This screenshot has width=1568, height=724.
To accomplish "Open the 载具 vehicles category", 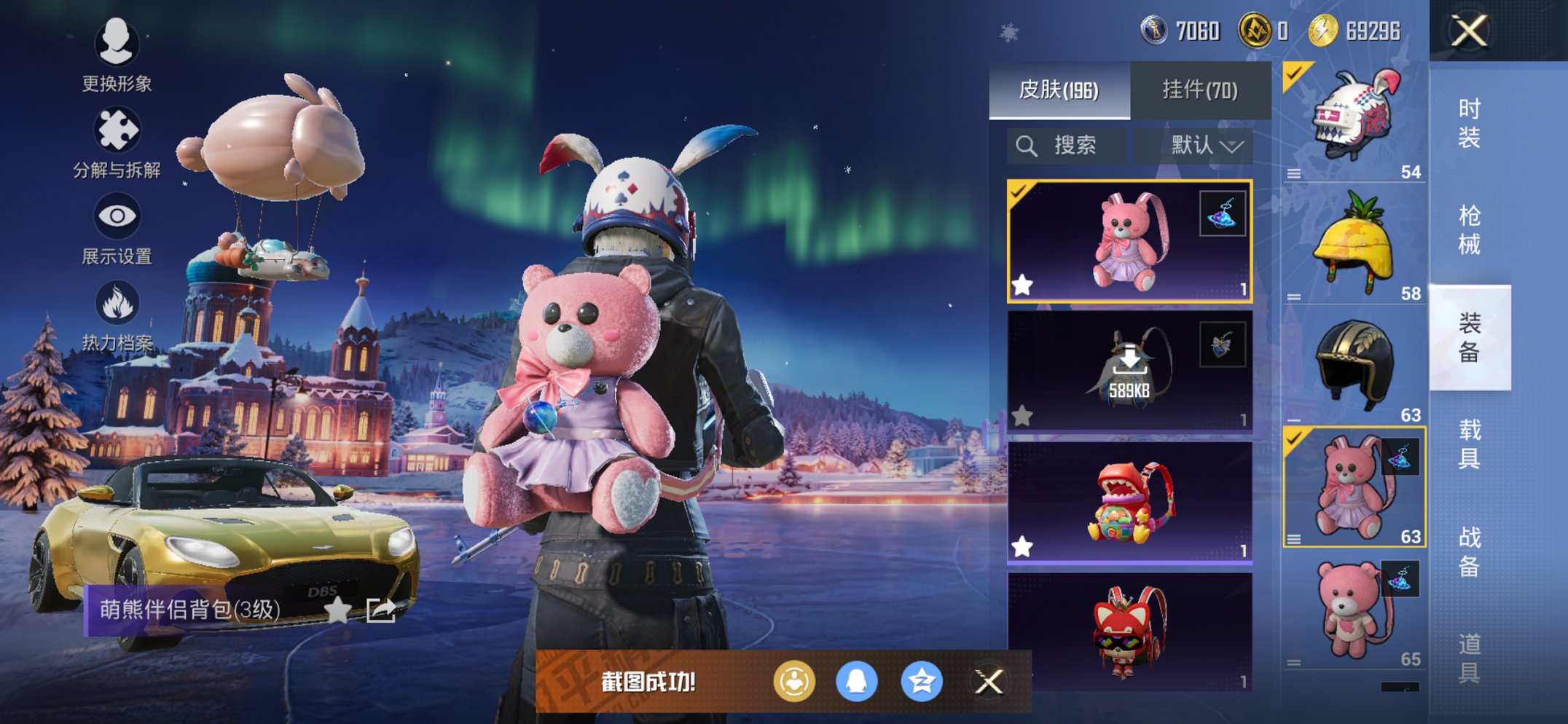I will (1469, 444).
